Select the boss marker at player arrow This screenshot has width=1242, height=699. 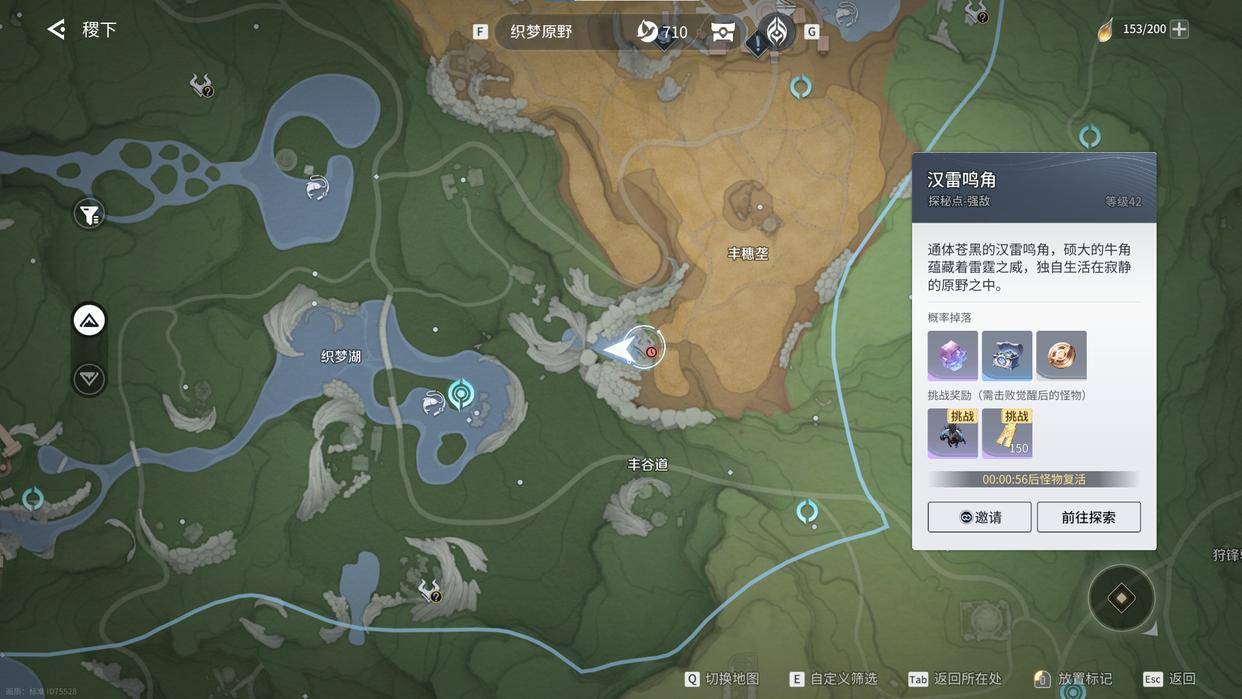point(651,350)
